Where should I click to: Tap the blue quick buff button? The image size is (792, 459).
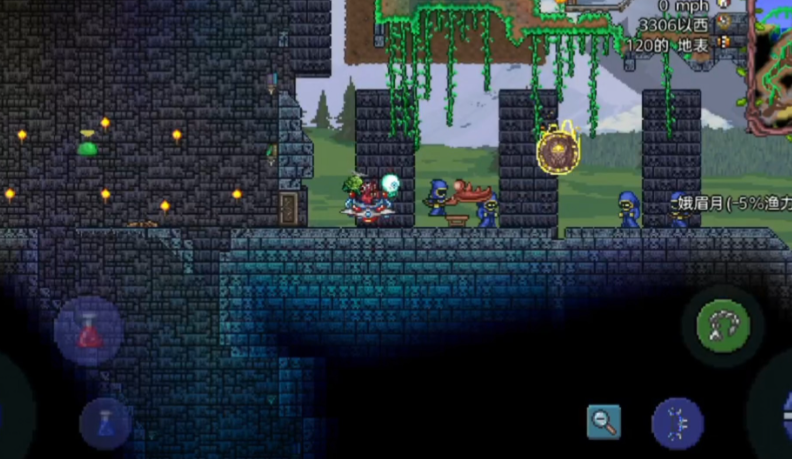(677, 422)
